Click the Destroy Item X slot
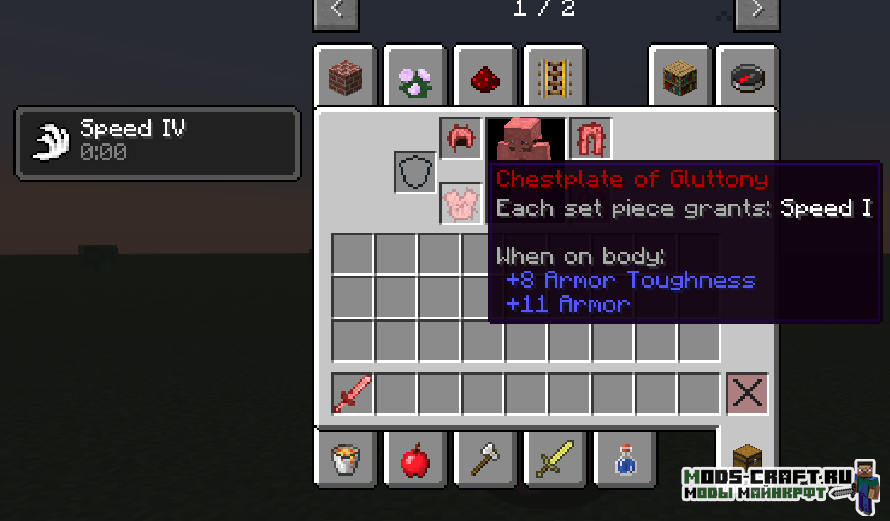Screen dimensions: 890x521 click(747, 394)
